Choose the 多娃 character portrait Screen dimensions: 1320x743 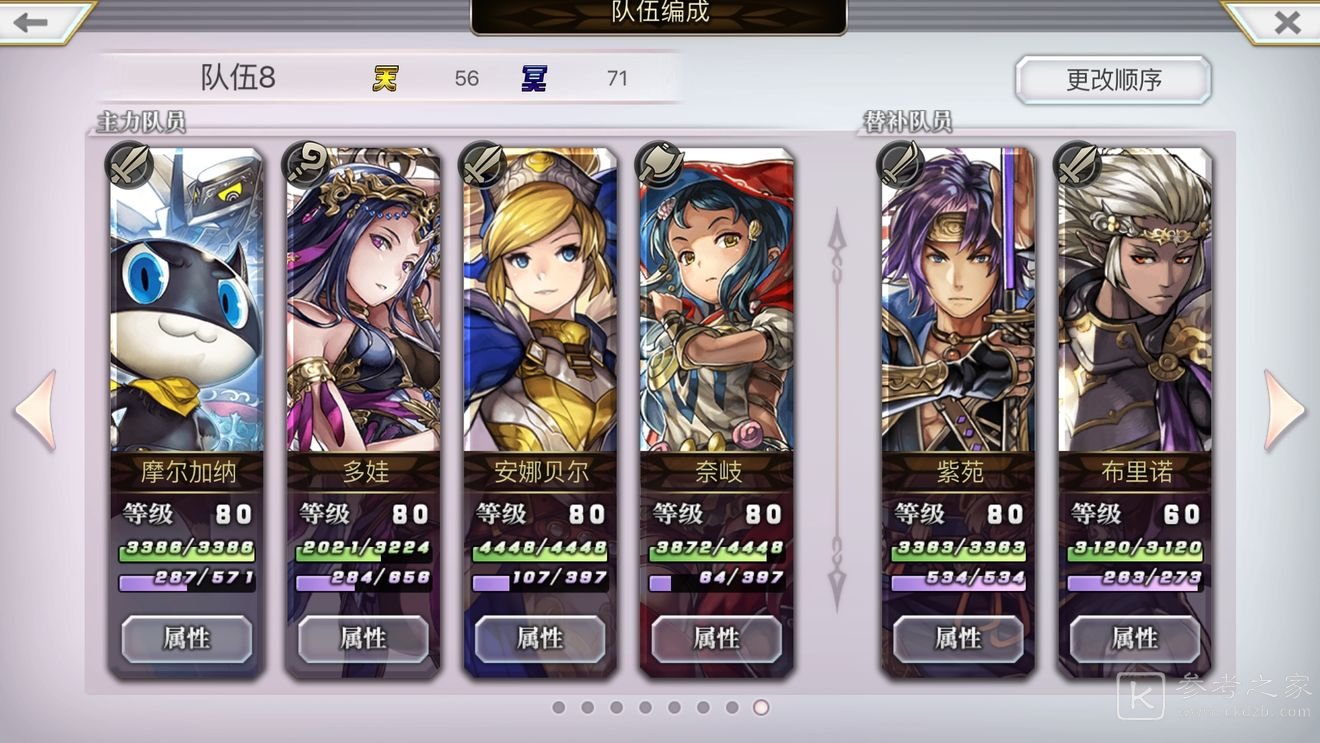[x=363, y=300]
